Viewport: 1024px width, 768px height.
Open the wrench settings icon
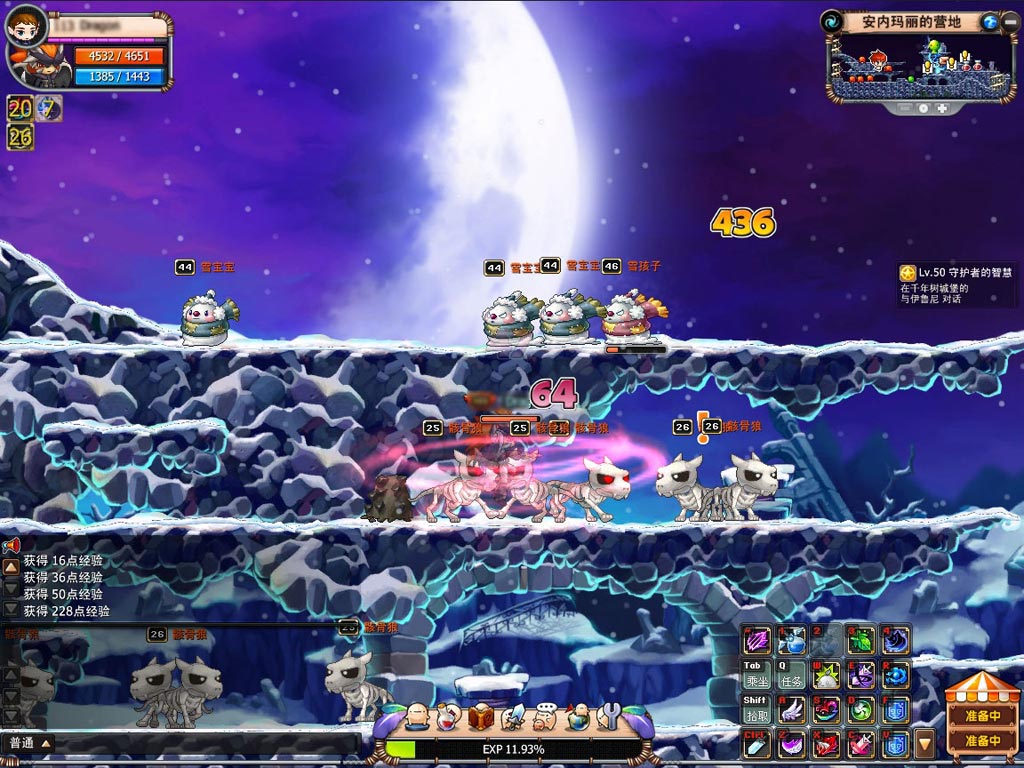coord(608,716)
